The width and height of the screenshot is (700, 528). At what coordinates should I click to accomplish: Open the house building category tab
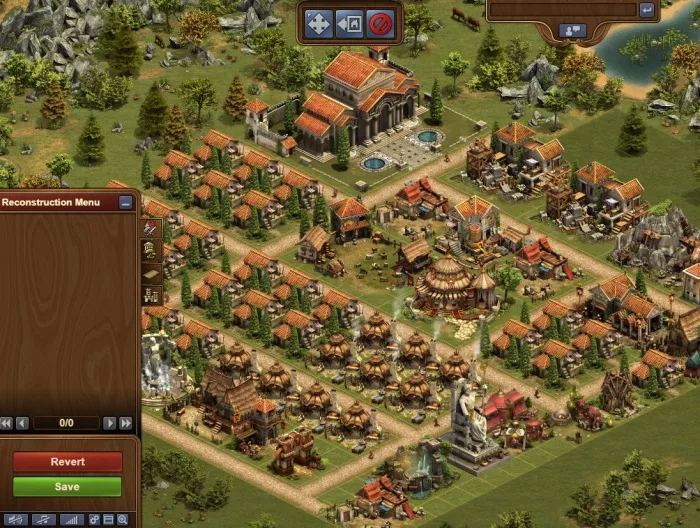(151, 250)
